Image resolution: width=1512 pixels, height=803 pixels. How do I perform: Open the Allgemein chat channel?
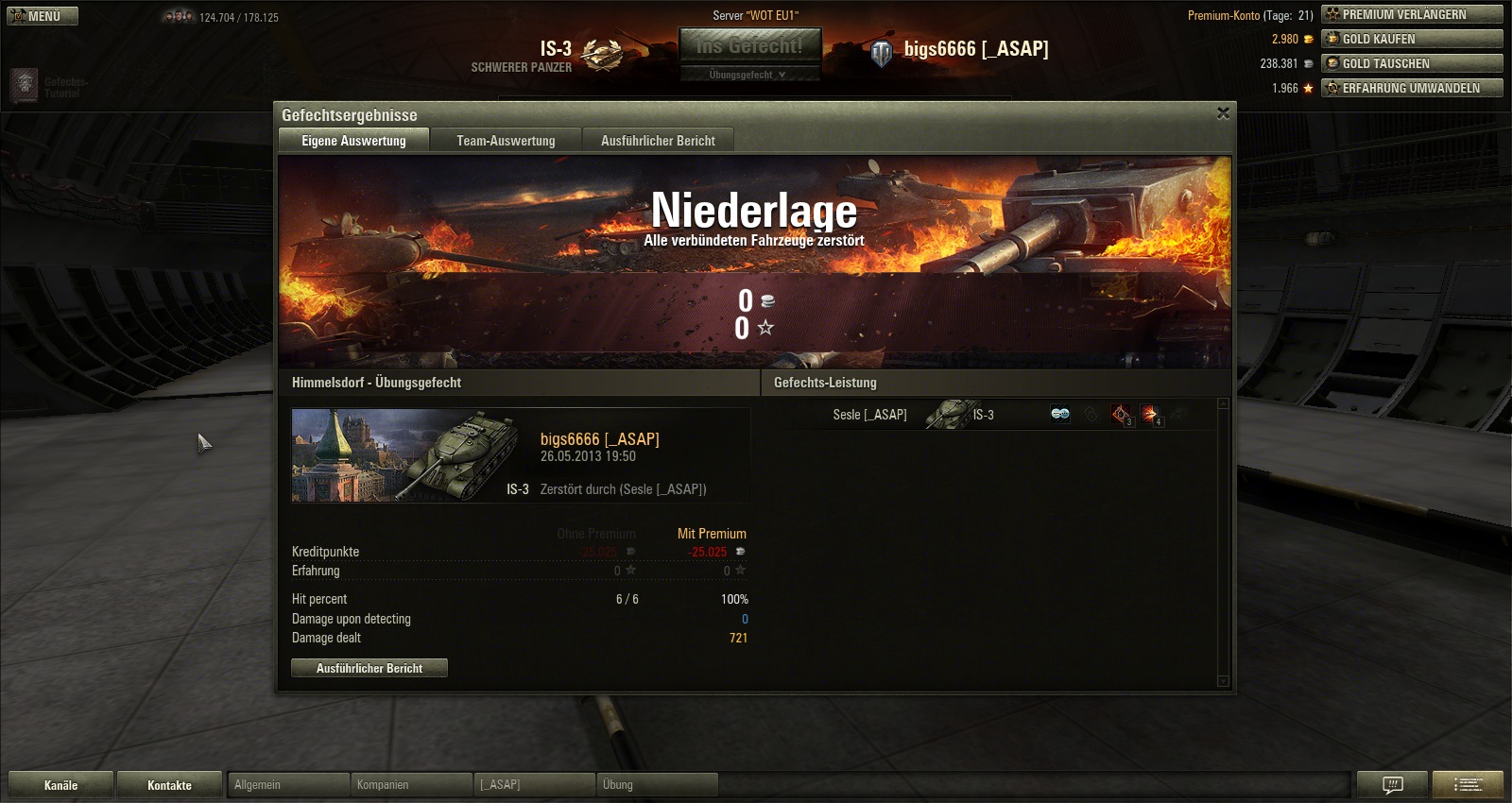288,785
